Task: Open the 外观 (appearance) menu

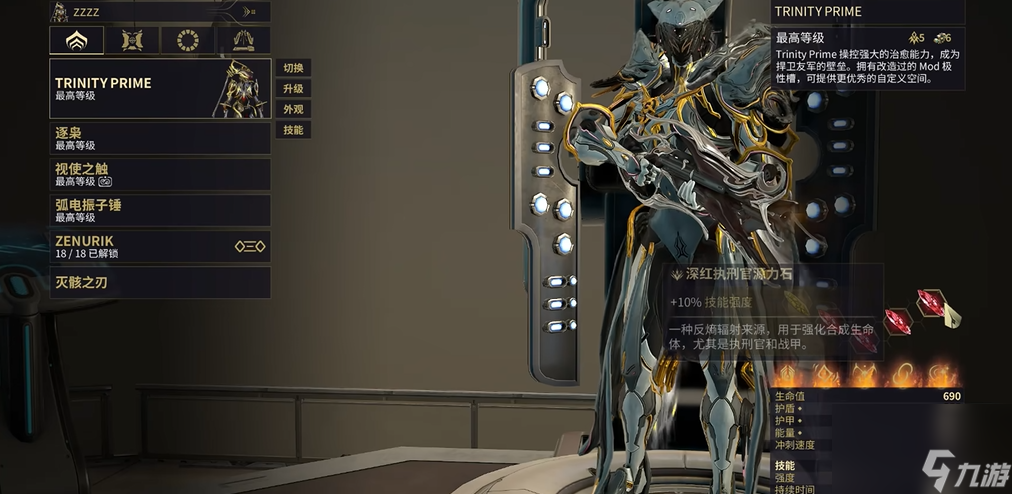Action: [x=293, y=109]
